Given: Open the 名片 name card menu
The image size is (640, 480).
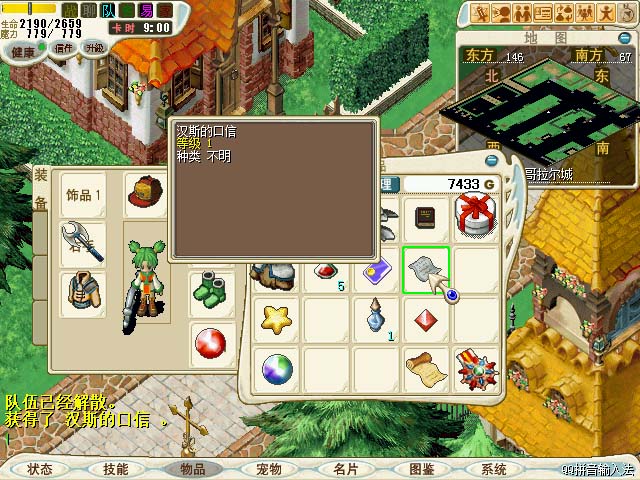Looking at the screenshot, I should click(x=345, y=468).
